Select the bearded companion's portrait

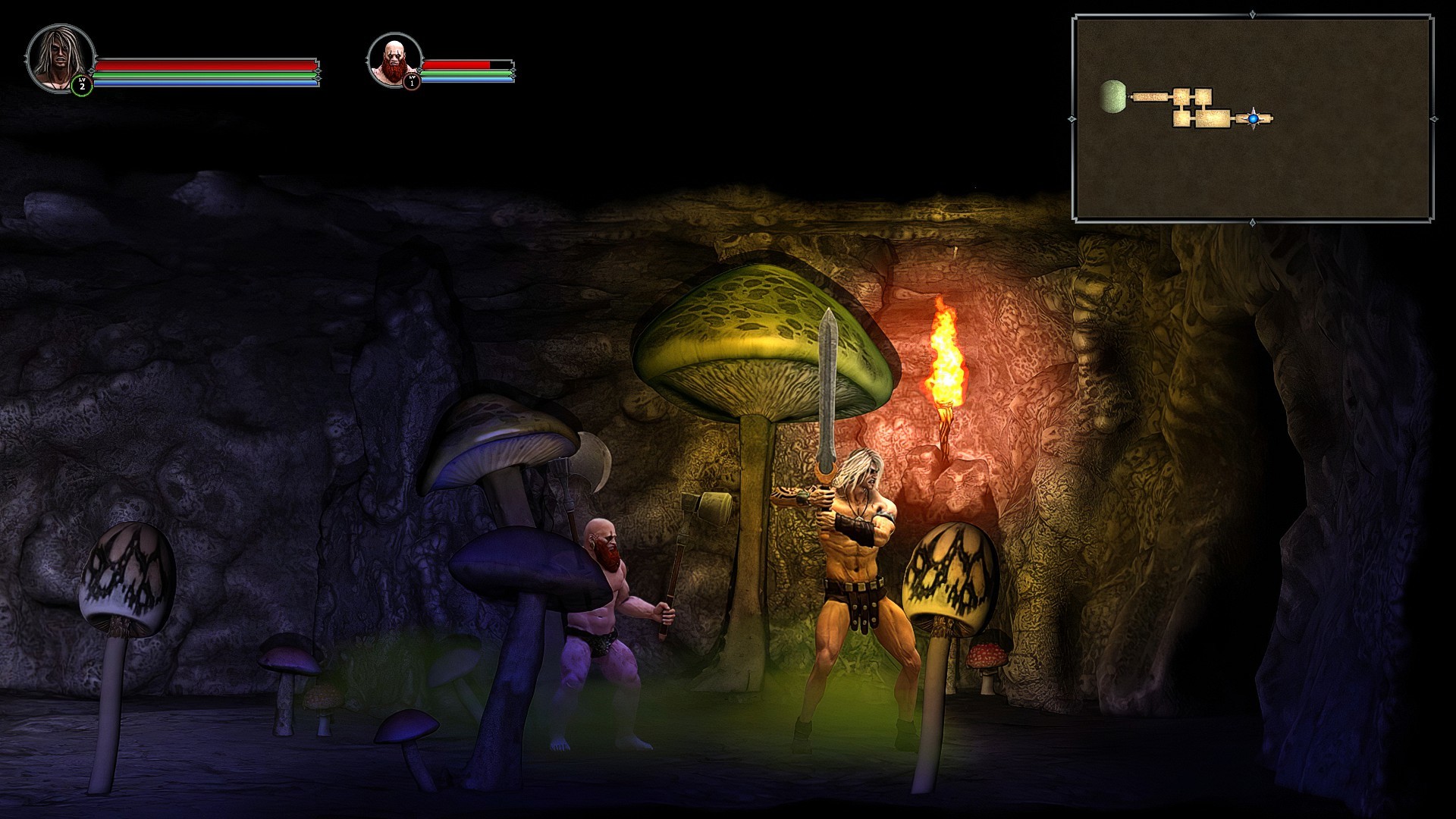[396, 61]
